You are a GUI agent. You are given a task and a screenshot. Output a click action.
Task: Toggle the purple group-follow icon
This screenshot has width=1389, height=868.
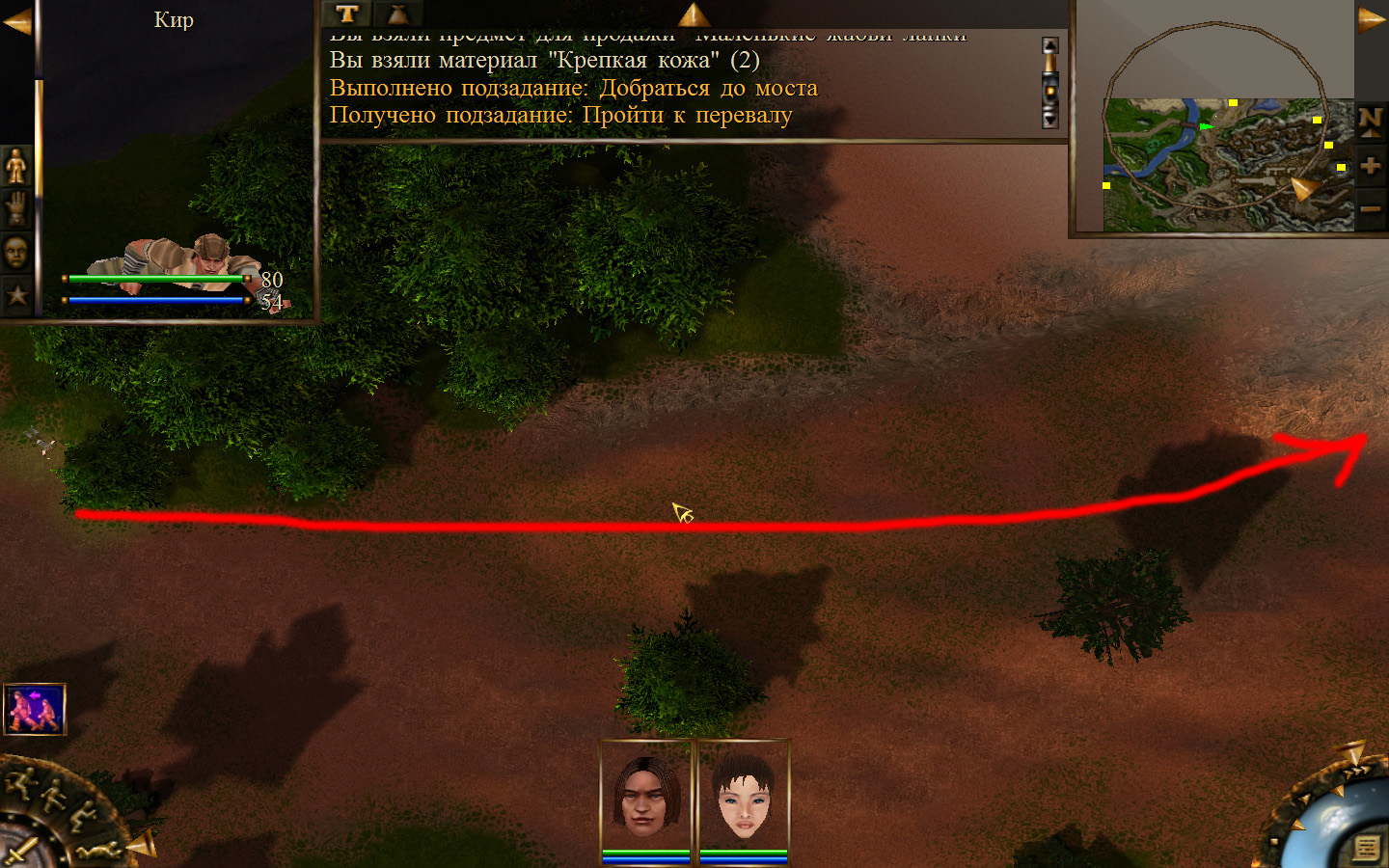pos(35,709)
